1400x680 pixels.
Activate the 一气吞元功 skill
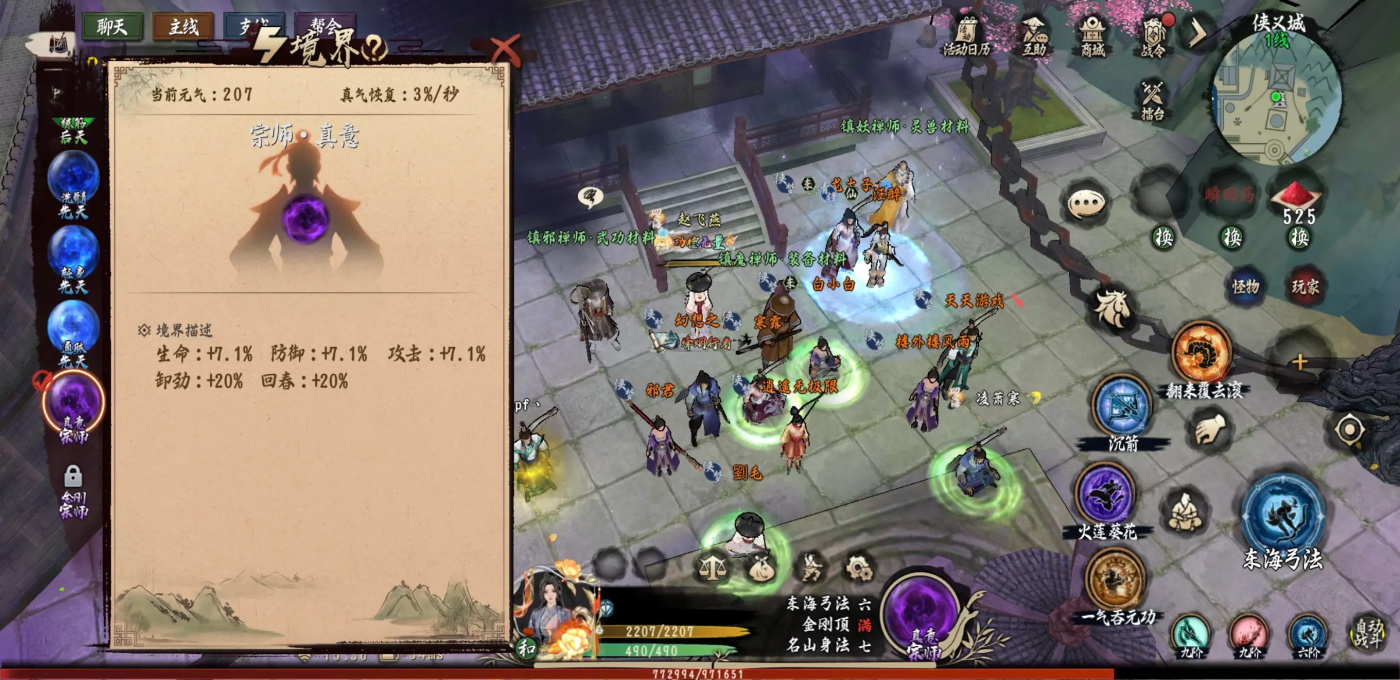(x=1115, y=579)
